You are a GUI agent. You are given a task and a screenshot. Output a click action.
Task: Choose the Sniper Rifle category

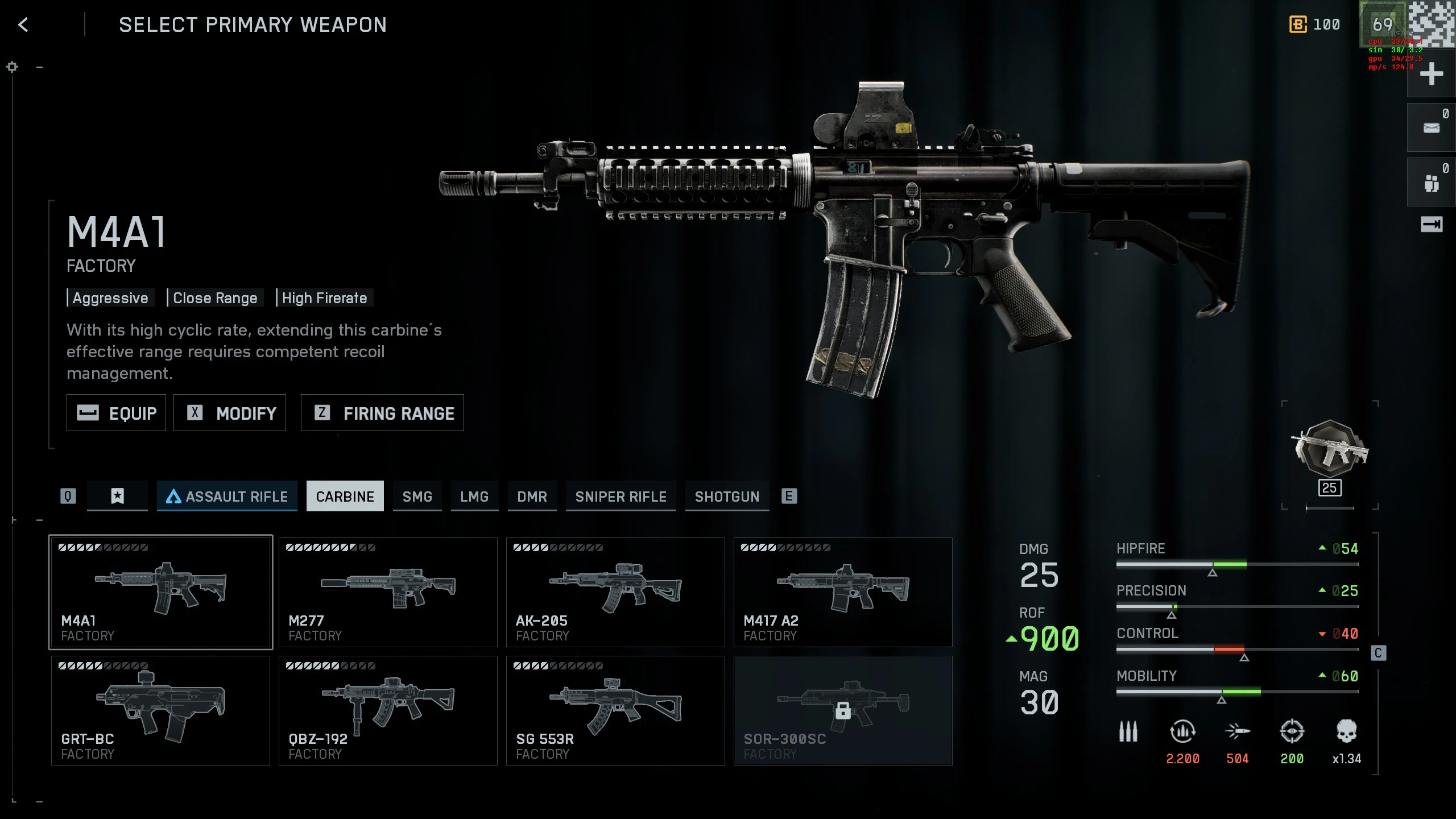(621, 496)
